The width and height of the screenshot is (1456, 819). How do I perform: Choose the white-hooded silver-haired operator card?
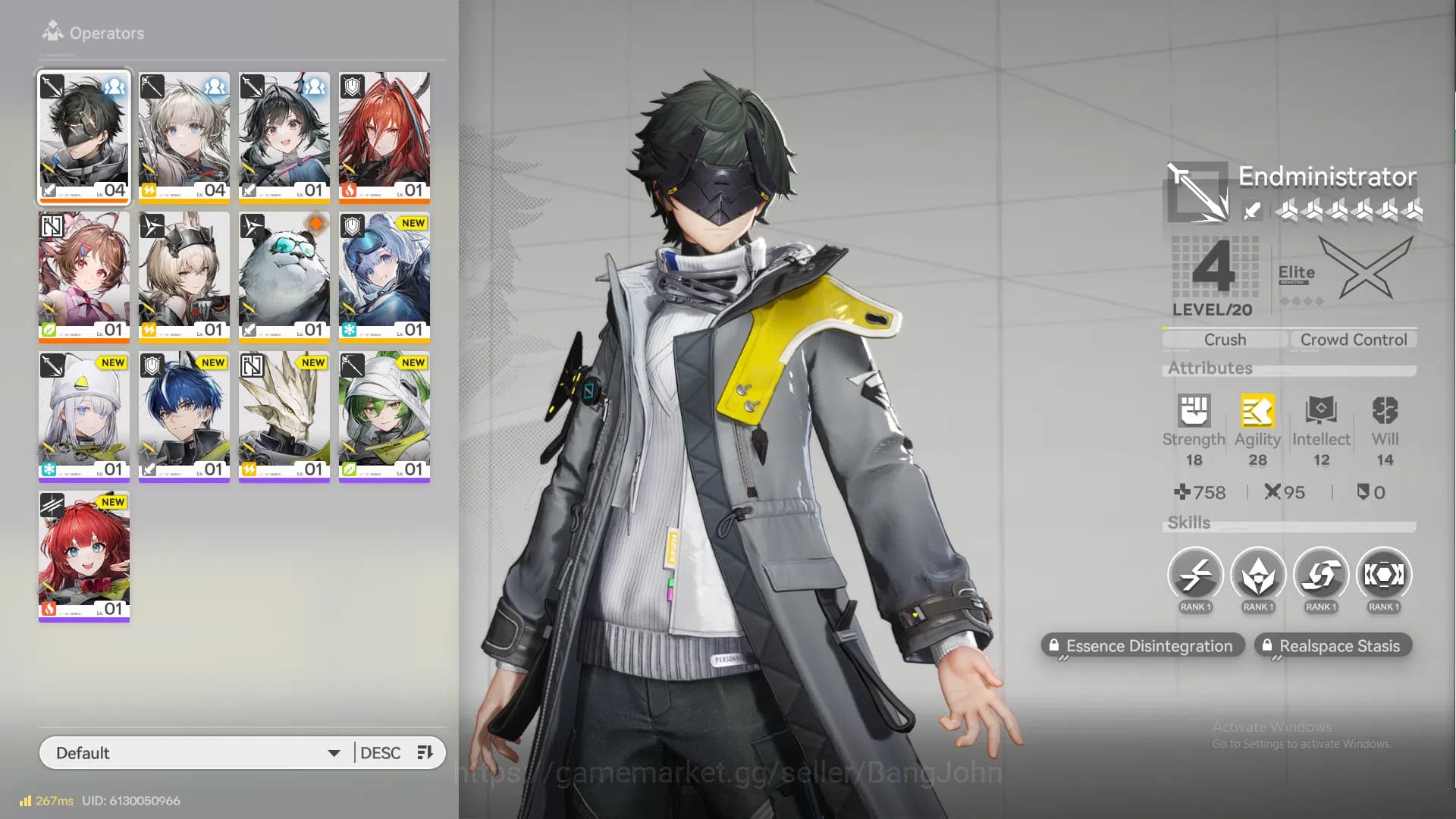84,416
